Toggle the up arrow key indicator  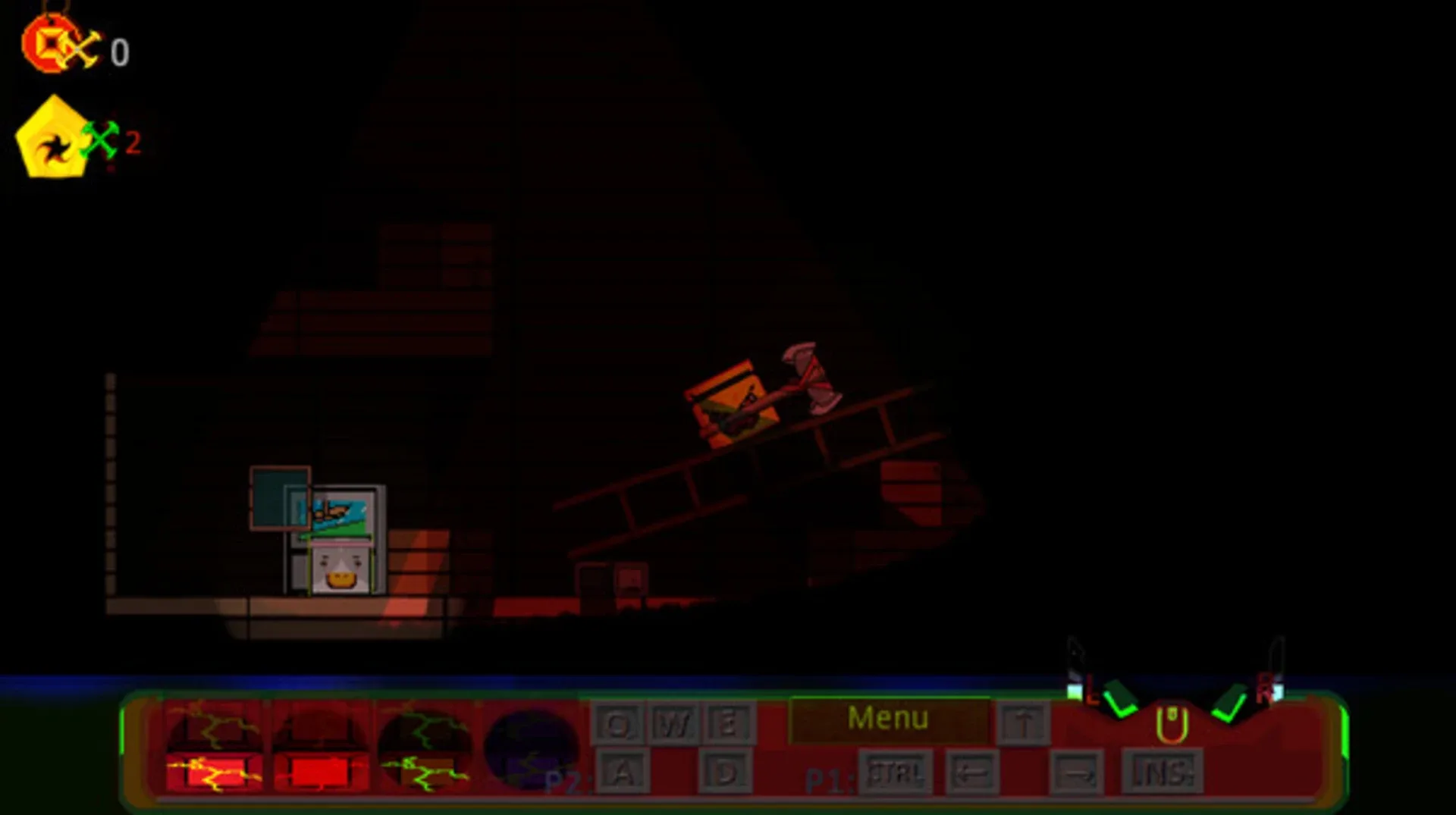tap(1025, 720)
